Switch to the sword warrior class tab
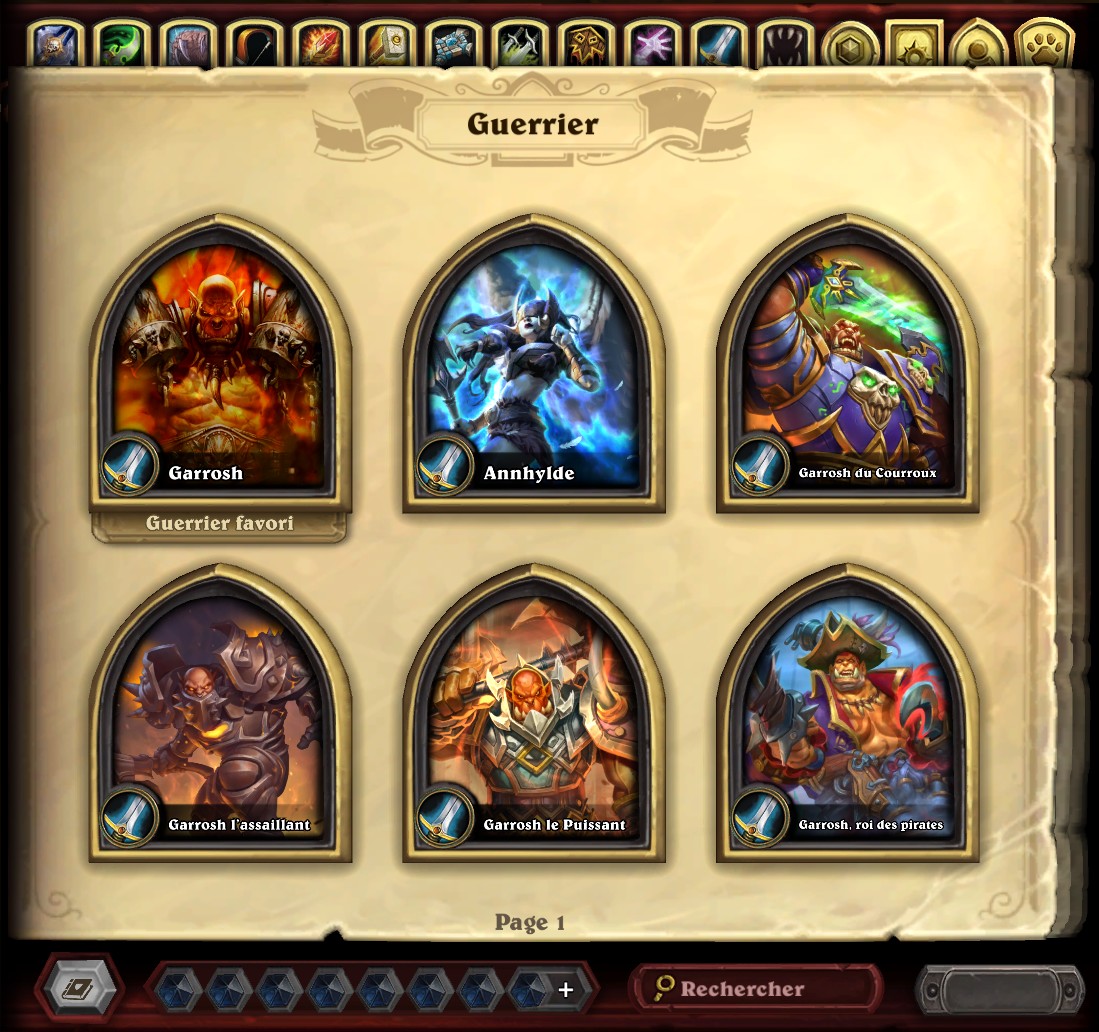Screen dimensions: 1099x1032 pos(719,45)
